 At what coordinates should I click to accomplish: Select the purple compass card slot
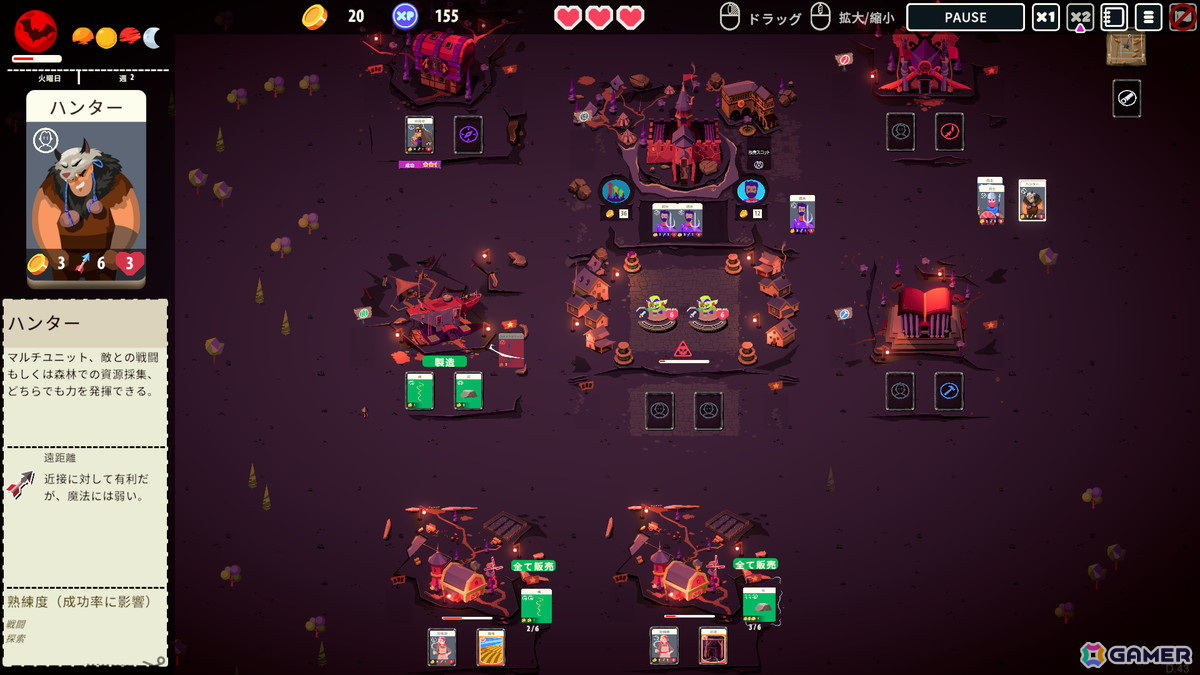point(468,134)
